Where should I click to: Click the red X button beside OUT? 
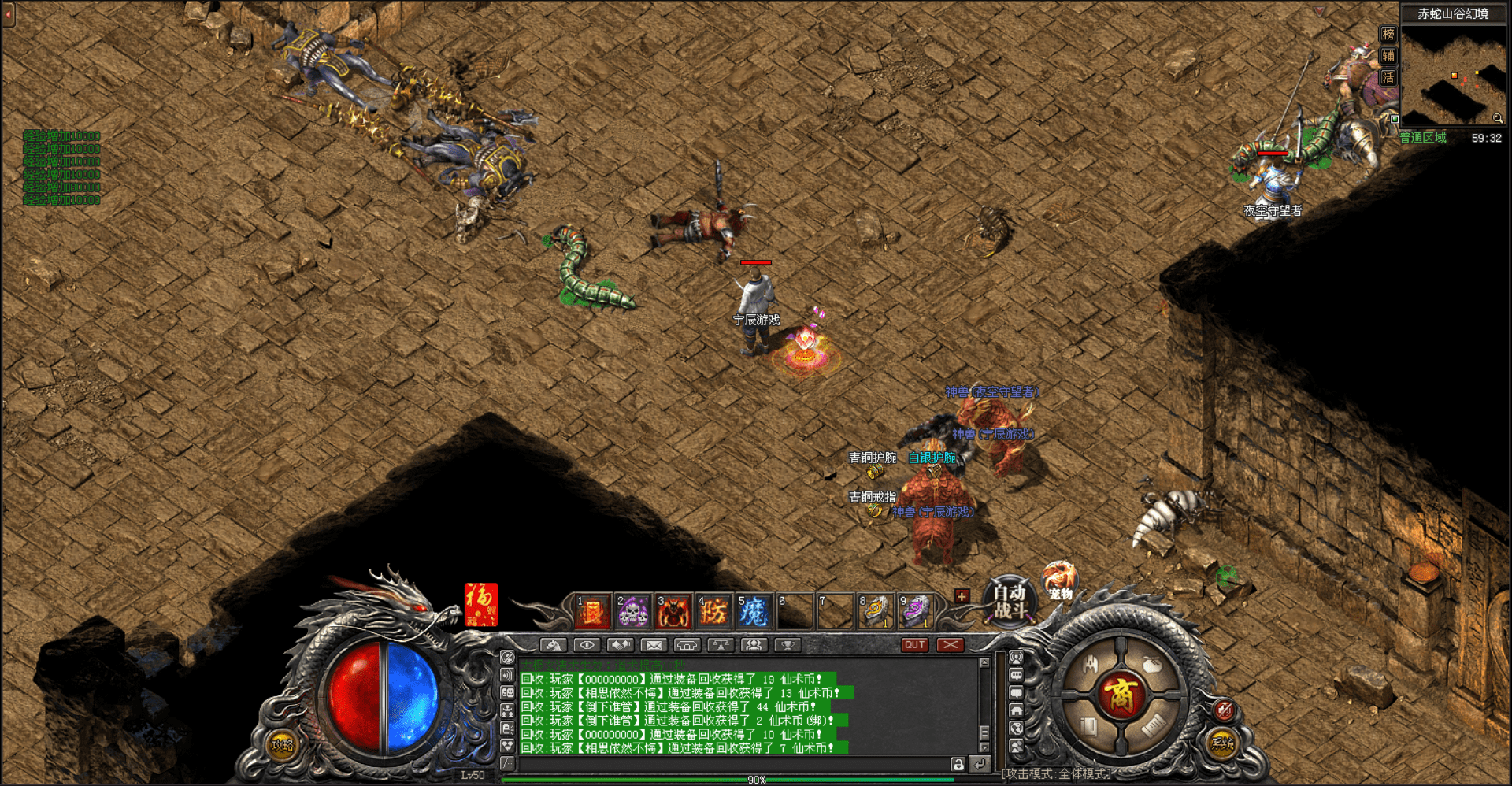coord(950,645)
